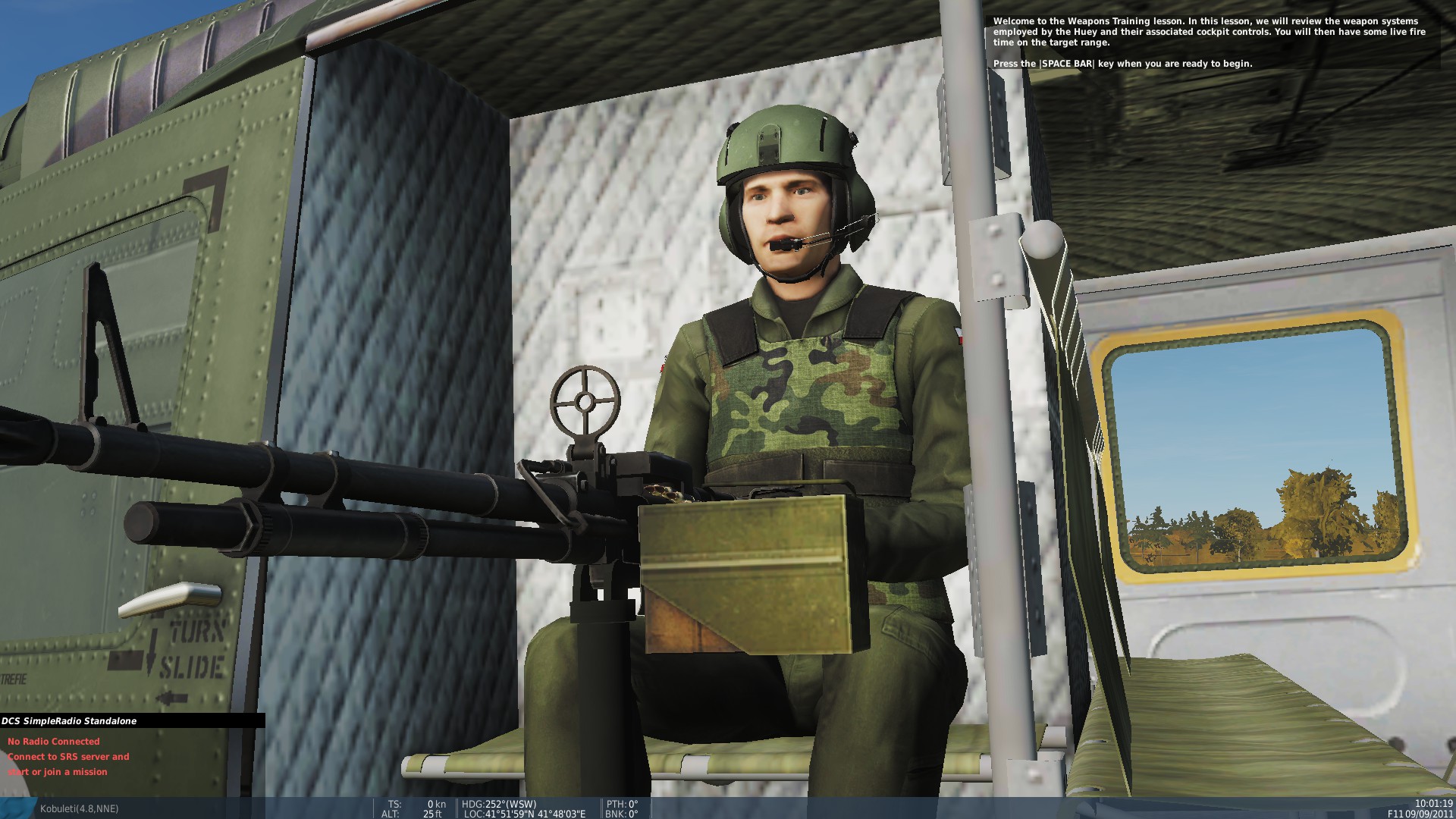Click the LOC coordinates readout
This screenshot has height=819, width=1456.
(523, 813)
